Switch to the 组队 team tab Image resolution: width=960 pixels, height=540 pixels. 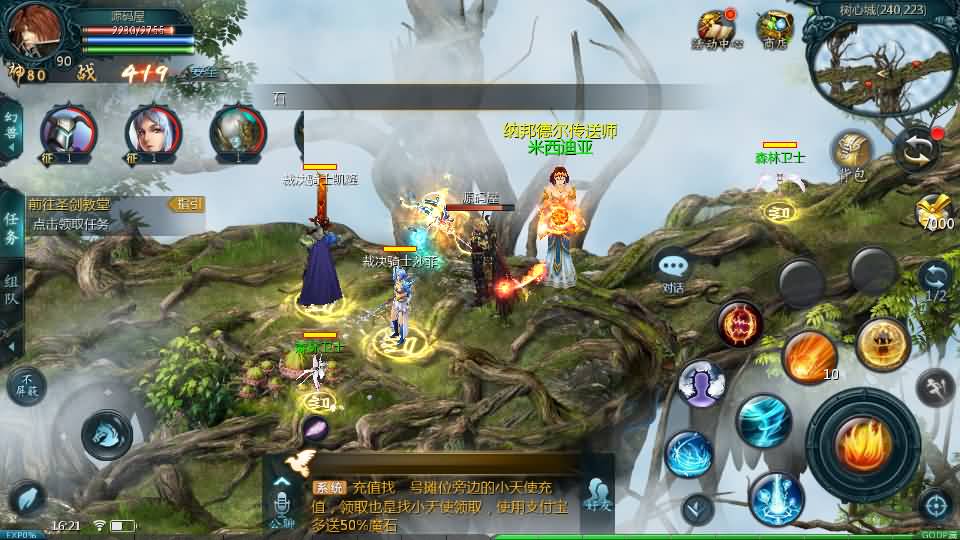point(12,290)
